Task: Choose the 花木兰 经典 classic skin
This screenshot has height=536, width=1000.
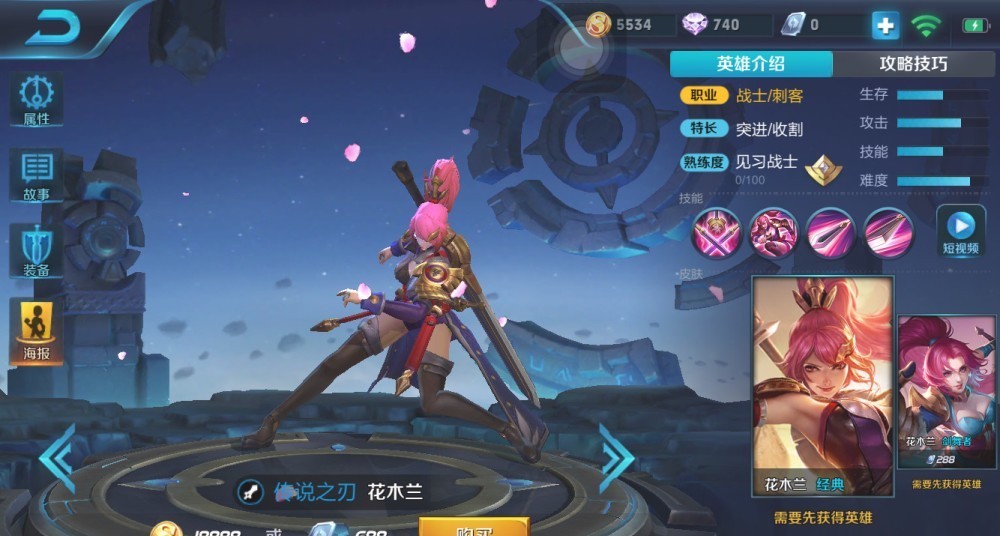Action: click(822, 386)
